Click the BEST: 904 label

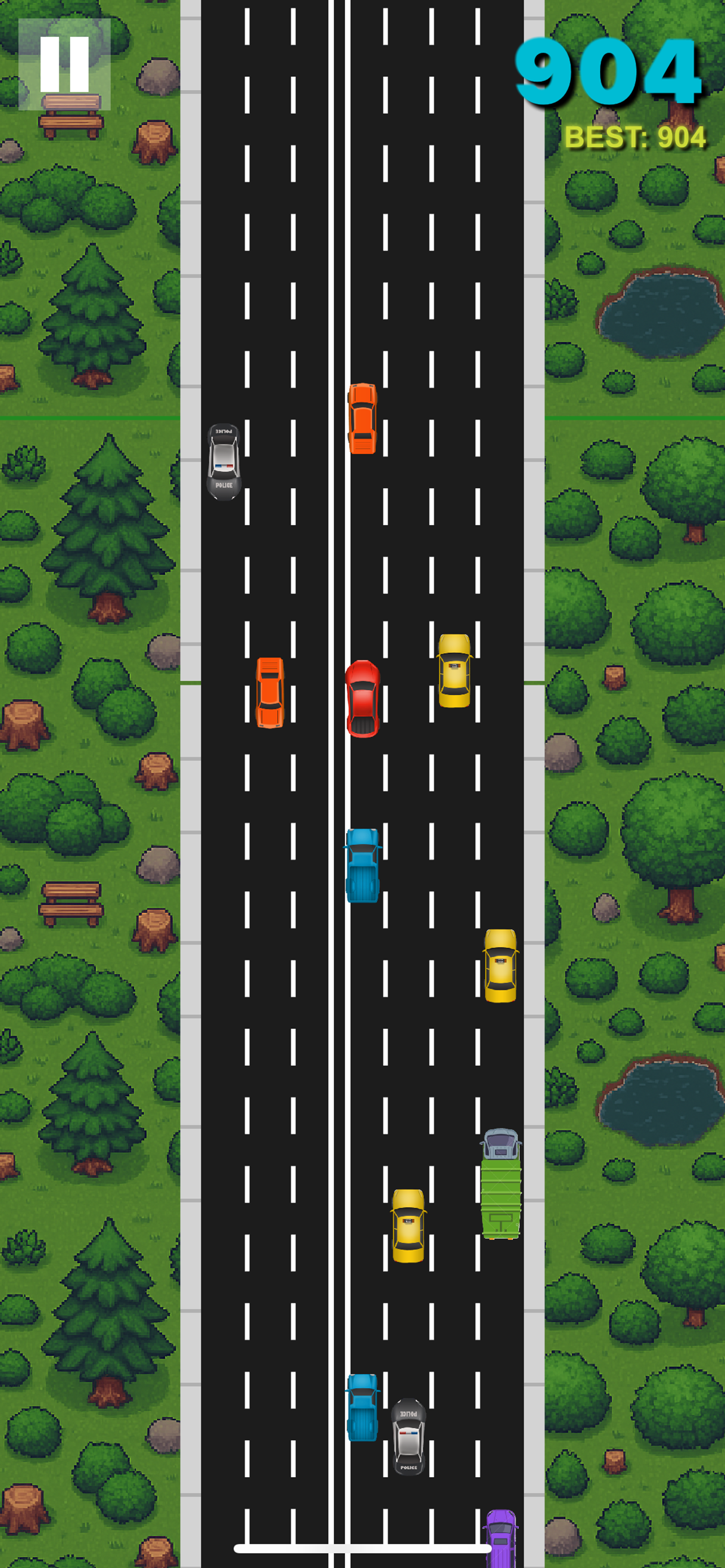click(x=634, y=137)
